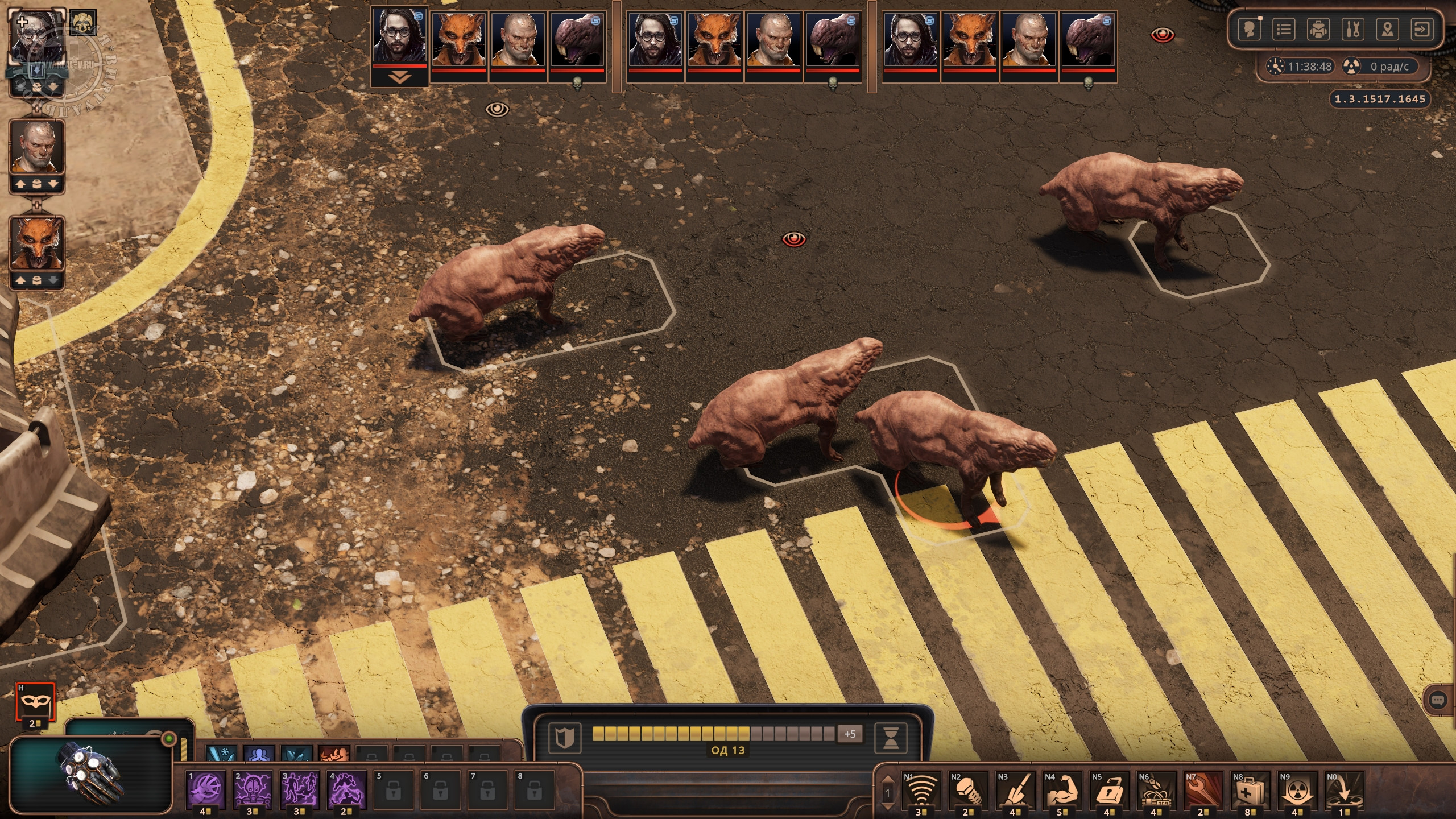Open the character sheet head icon

click(x=1249, y=30)
